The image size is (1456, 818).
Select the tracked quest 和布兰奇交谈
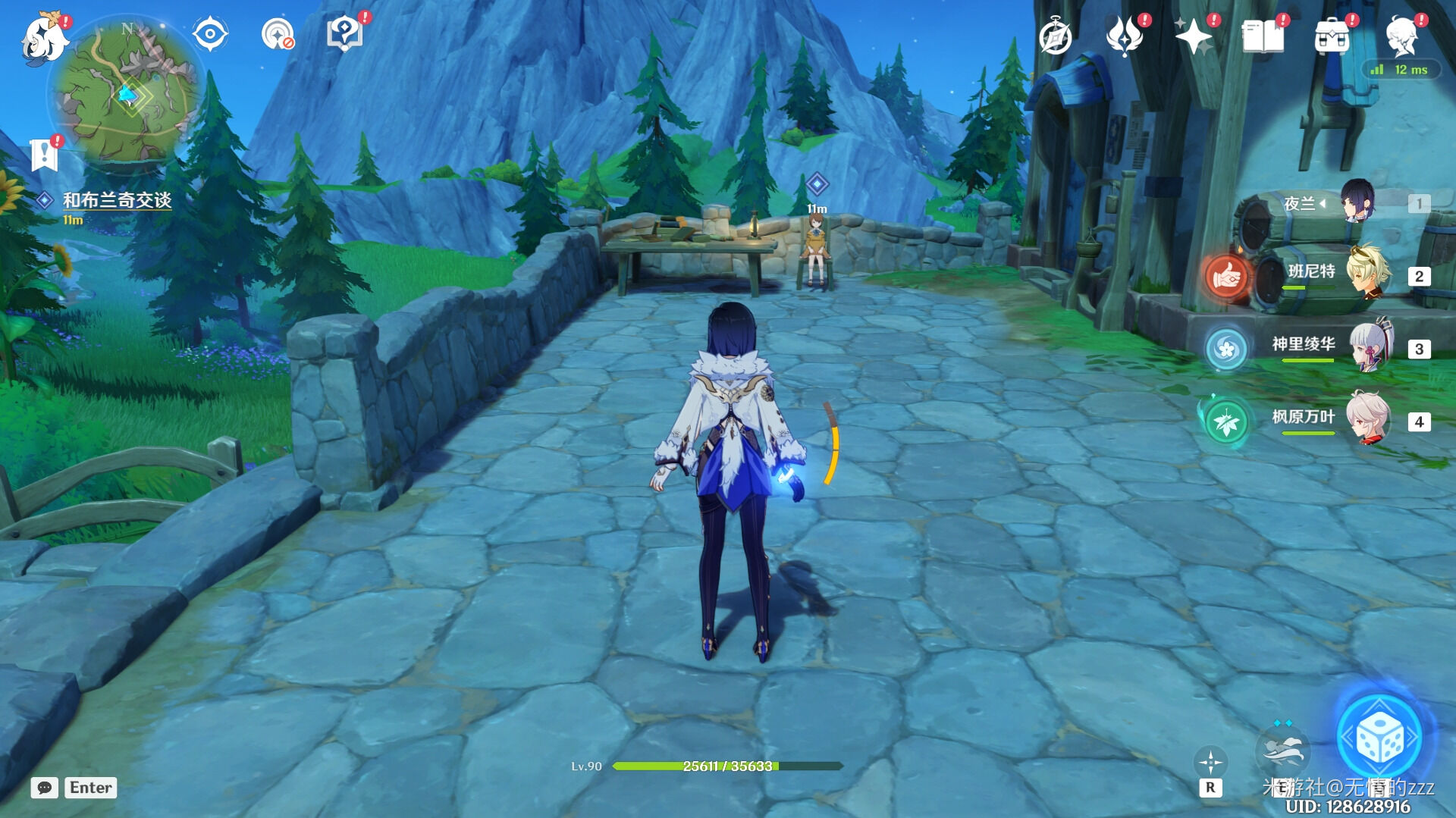pos(117,200)
